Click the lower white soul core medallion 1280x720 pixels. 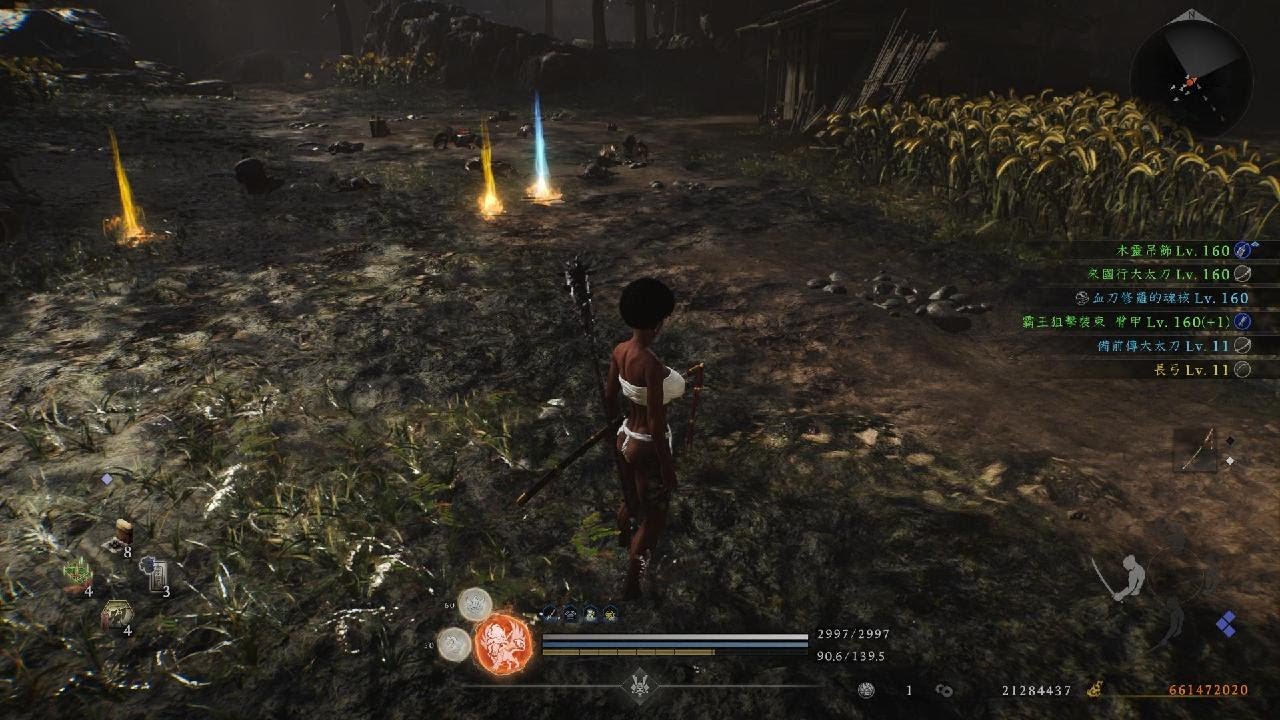[455, 644]
